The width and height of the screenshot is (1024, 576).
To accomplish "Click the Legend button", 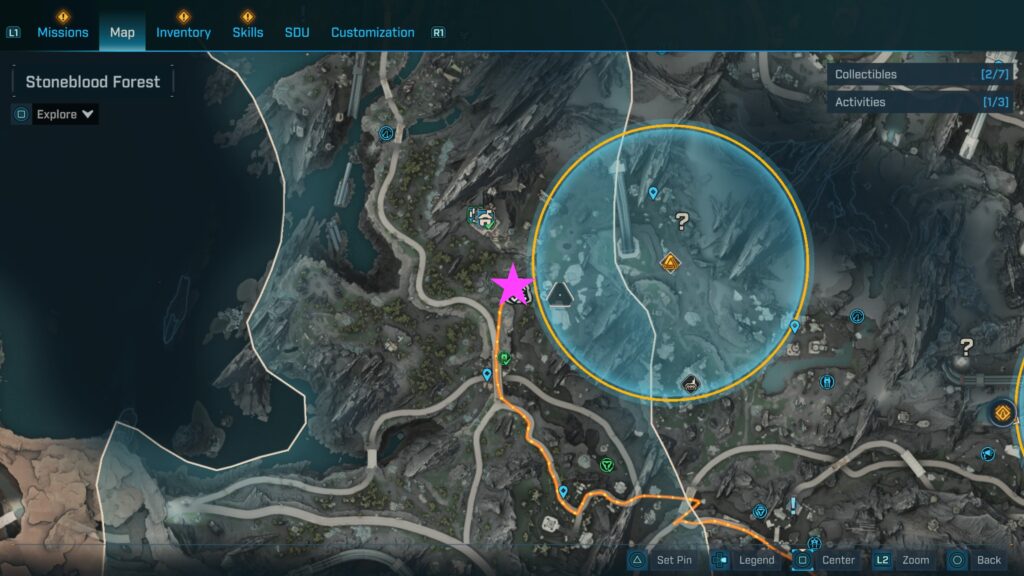I will click(x=745, y=560).
